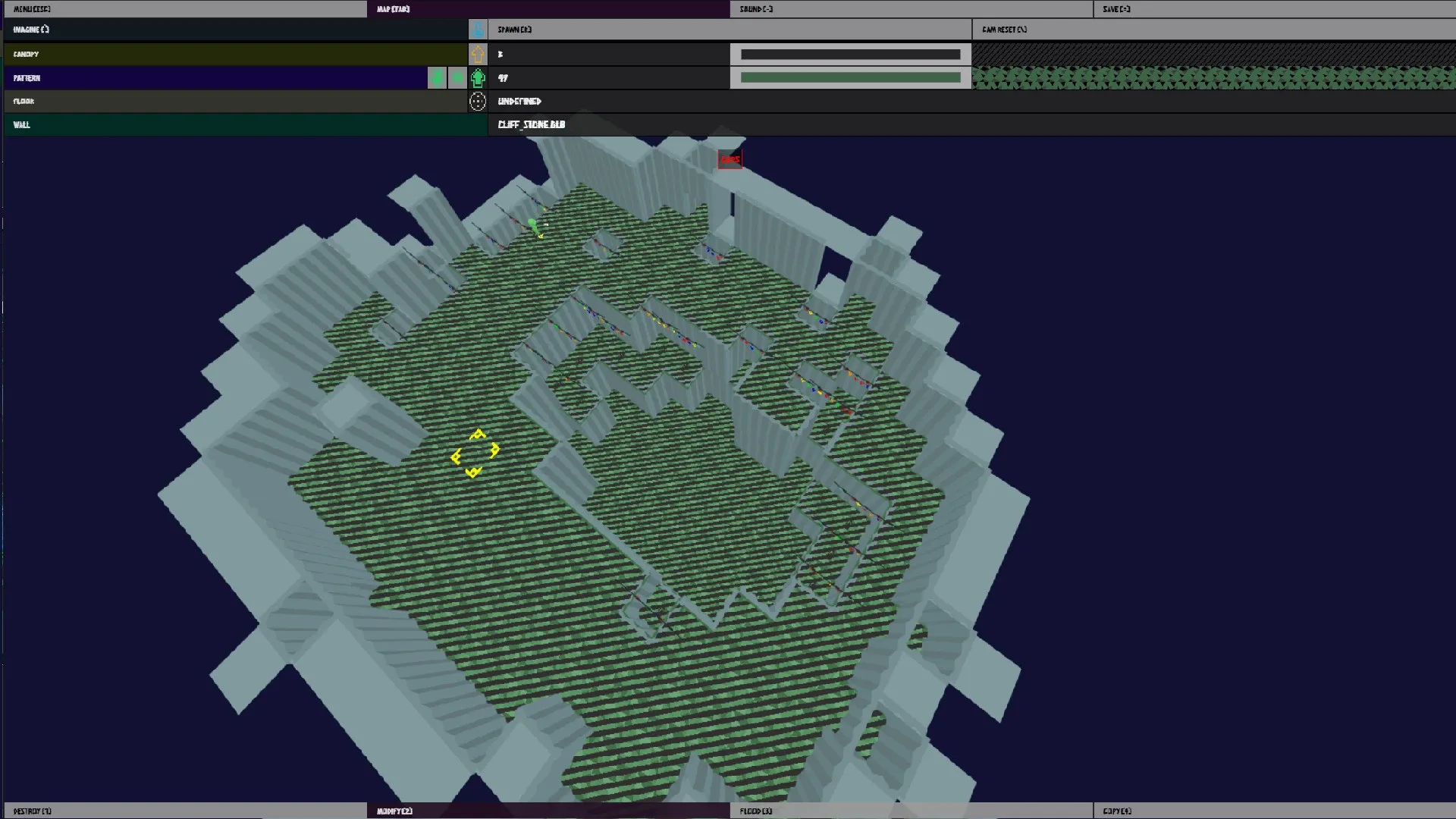Expand the FLOOR row showing UNDEFINED
This screenshot has width=1456, height=819.
tap(227, 101)
